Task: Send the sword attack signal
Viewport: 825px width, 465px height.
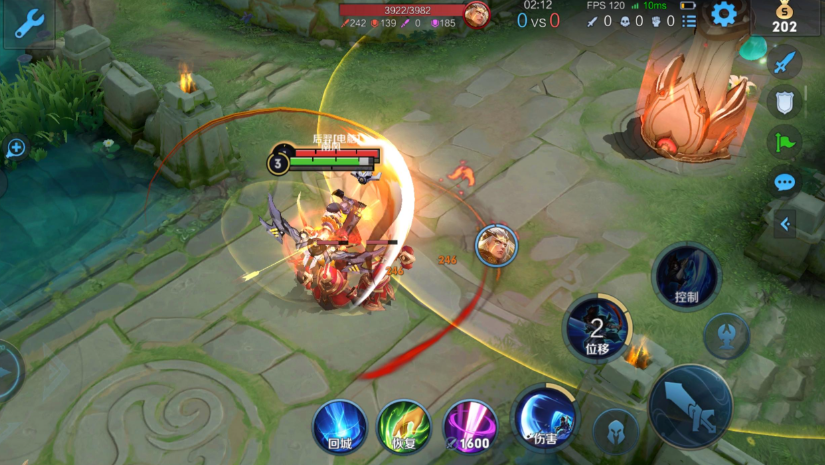Action: 784,62
